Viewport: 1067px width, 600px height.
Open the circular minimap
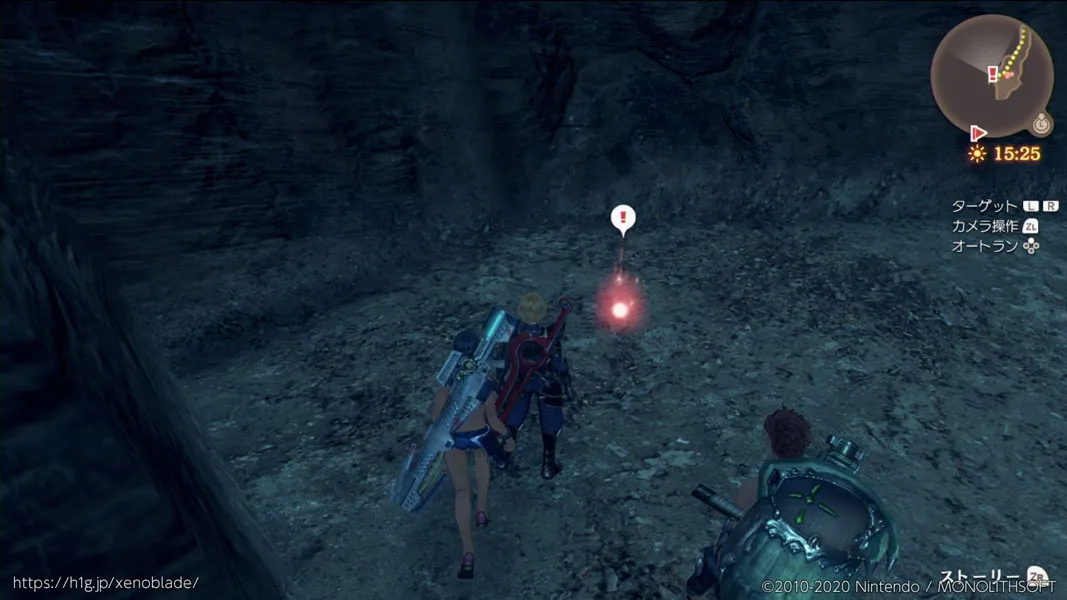click(x=992, y=75)
